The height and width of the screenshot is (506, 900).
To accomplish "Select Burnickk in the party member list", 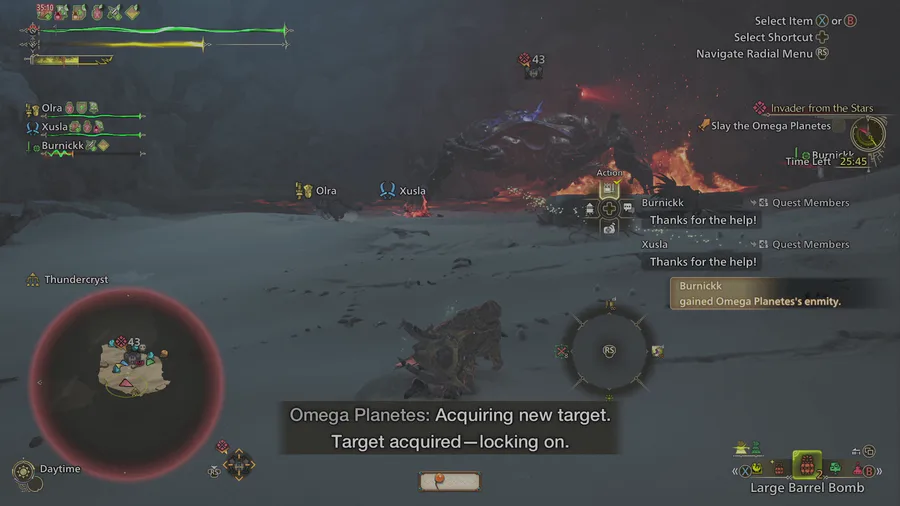I will [x=64, y=146].
